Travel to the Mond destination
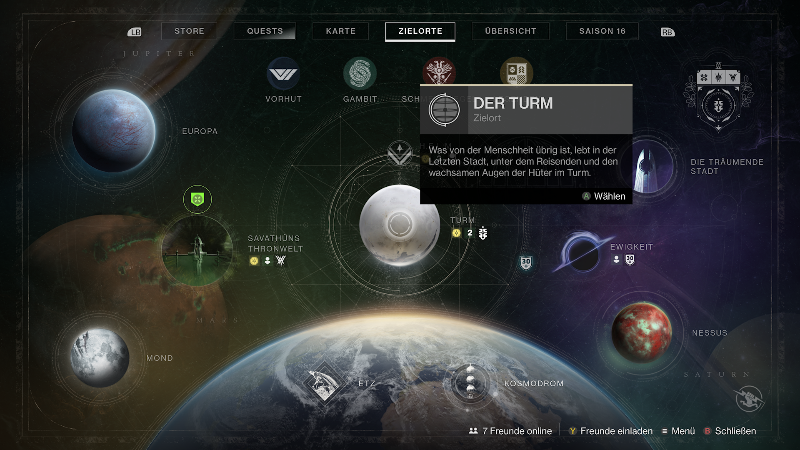This screenshot has height=450, width=800. pyautogui.click(x=99, y=353)
